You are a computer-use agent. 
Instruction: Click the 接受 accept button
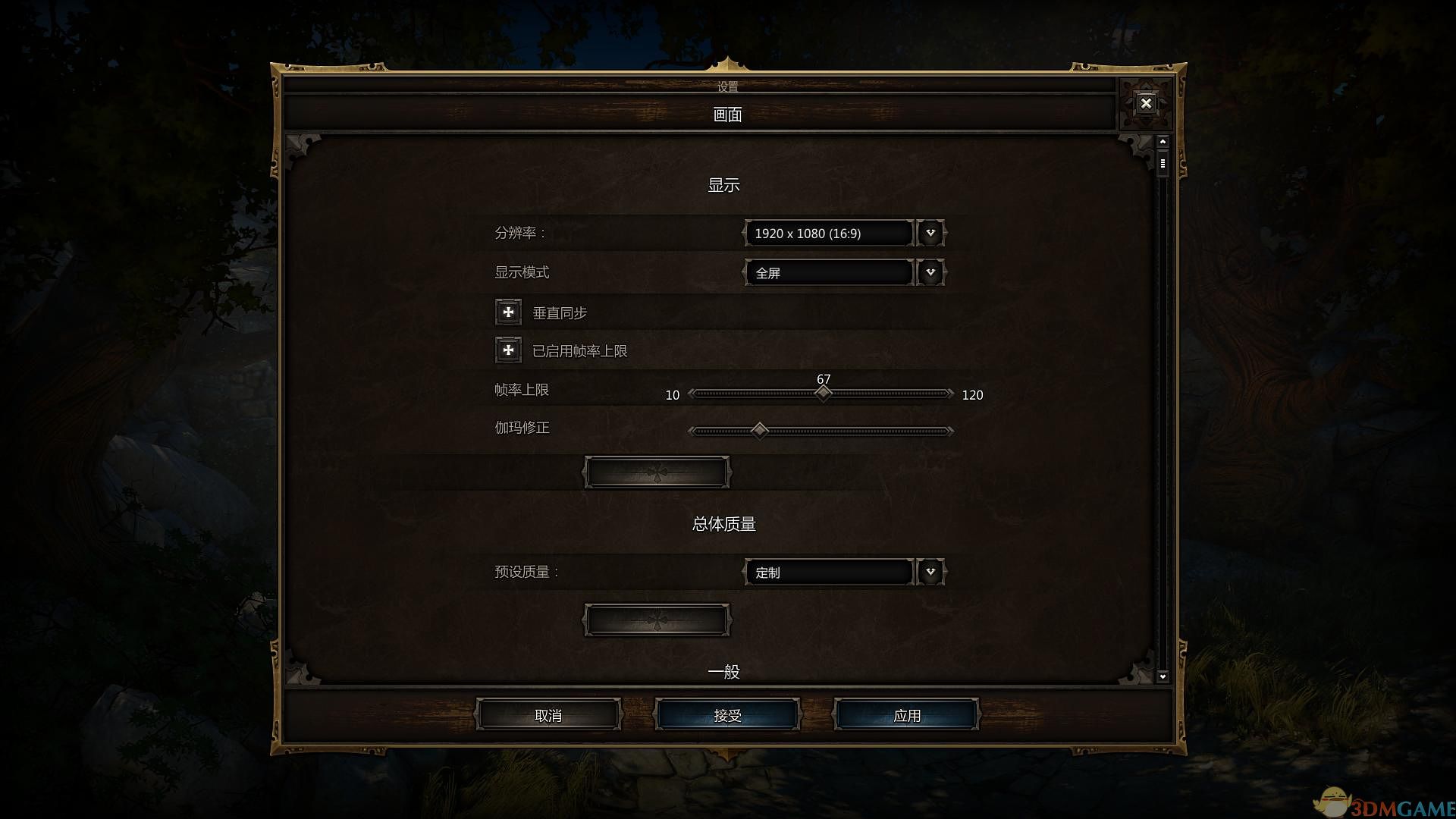726,714
